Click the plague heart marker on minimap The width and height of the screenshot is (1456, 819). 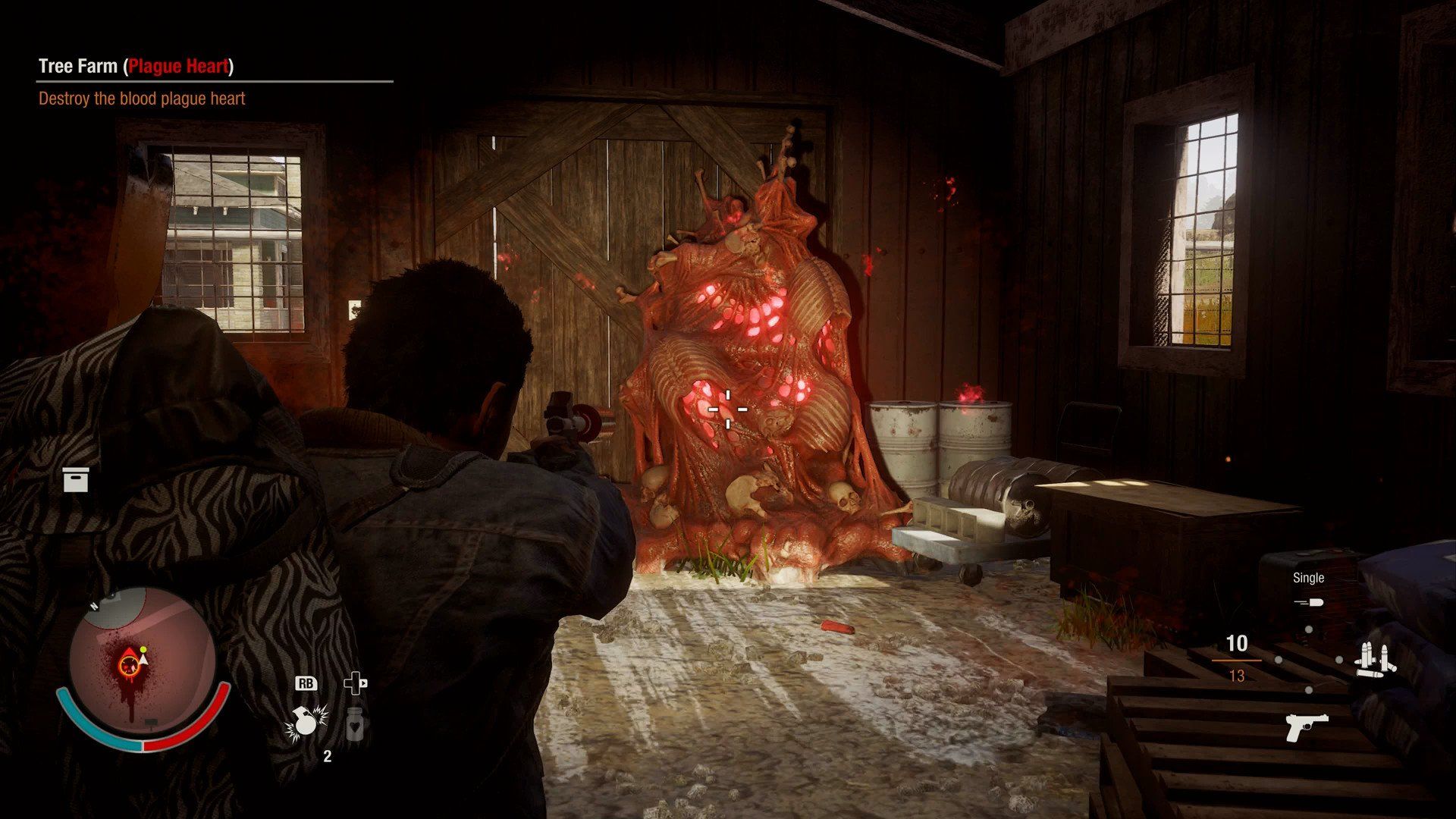129,666
